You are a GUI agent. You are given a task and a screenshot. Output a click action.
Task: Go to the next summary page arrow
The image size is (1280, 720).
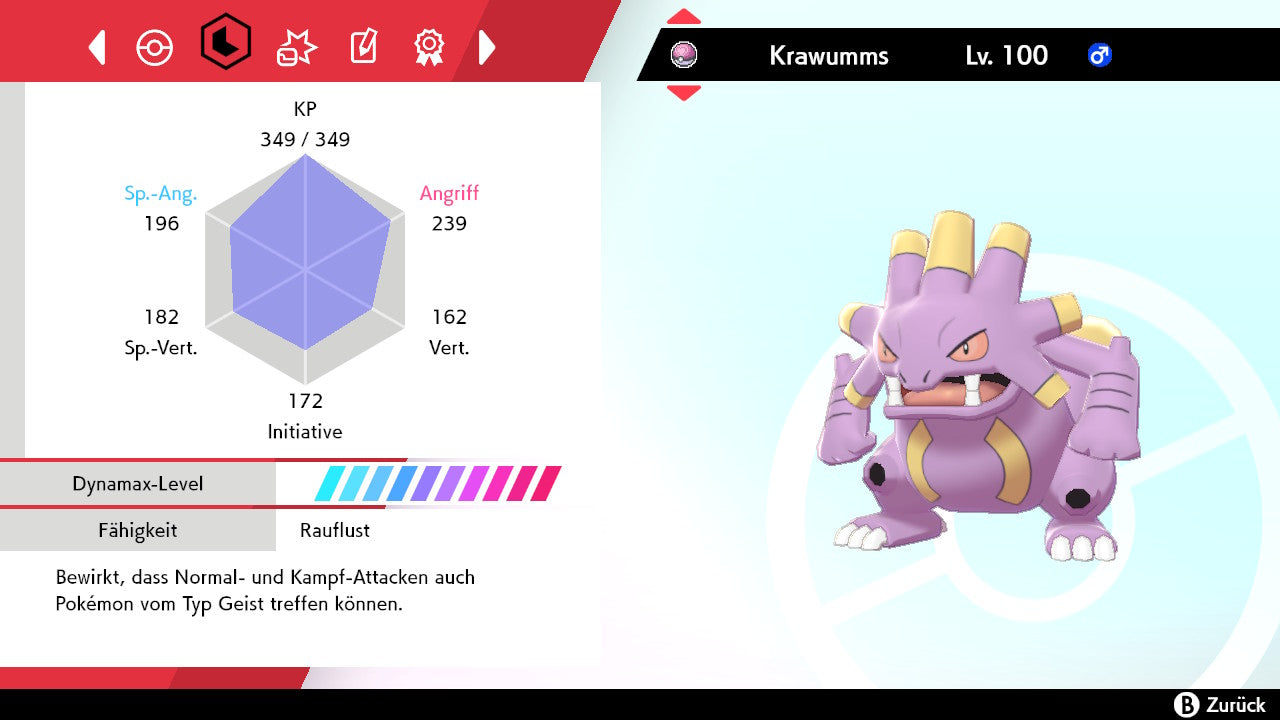pos(487,47)
